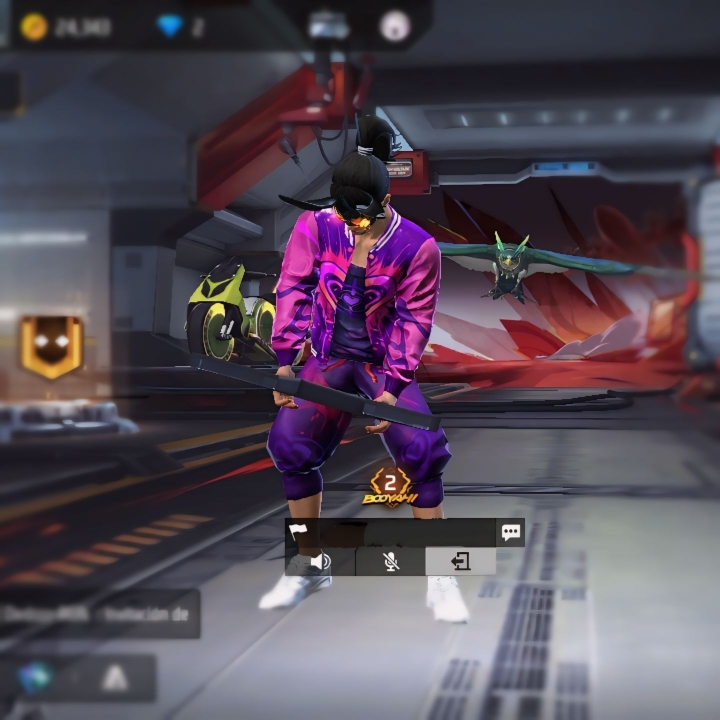Select the white triangle icon in bottom bar
Viewport: 720px width, 720px height.
115,679
